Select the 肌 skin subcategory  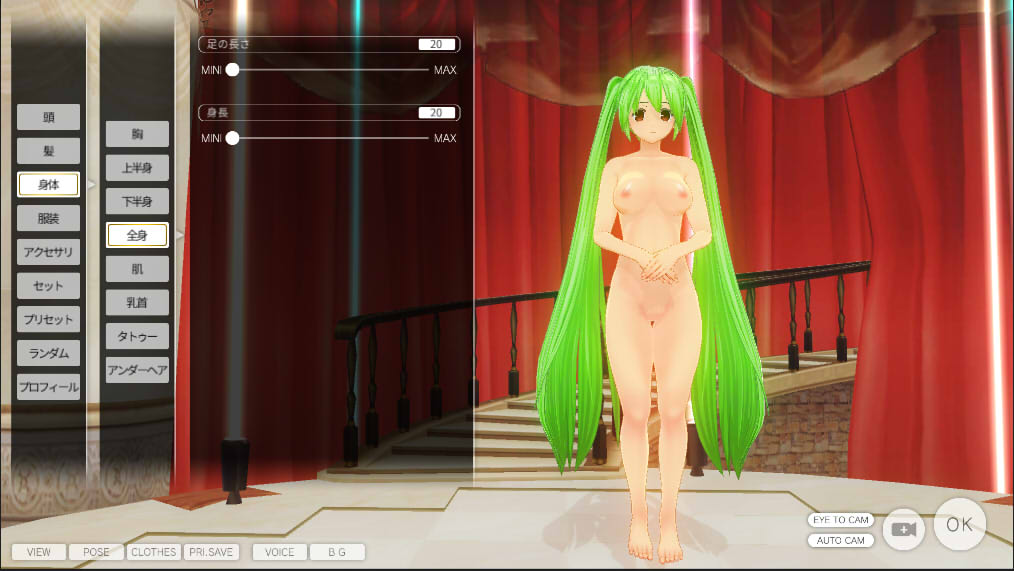[x=137, y=269]
